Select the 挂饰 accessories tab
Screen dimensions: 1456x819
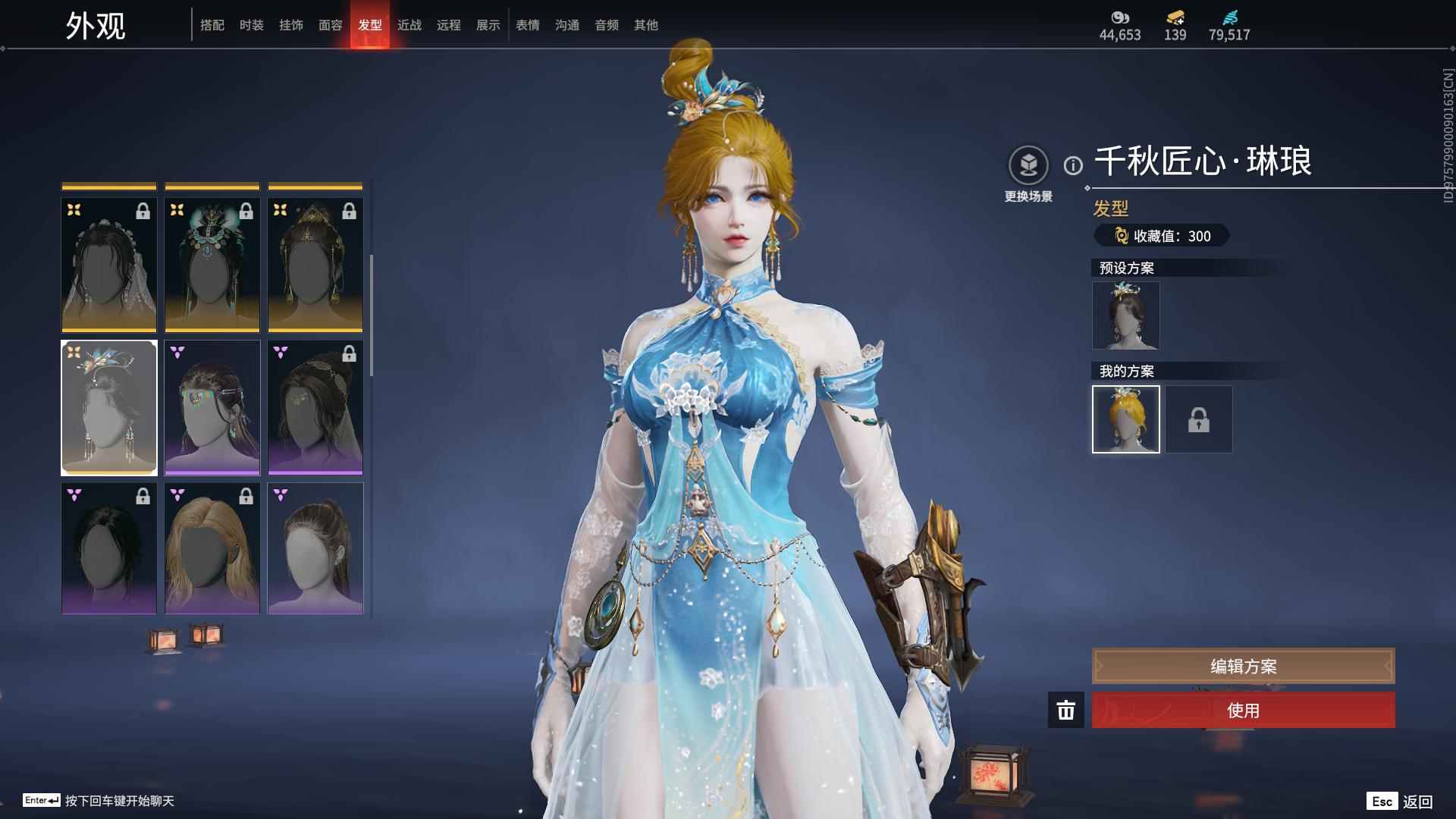[x=291, y=25]
